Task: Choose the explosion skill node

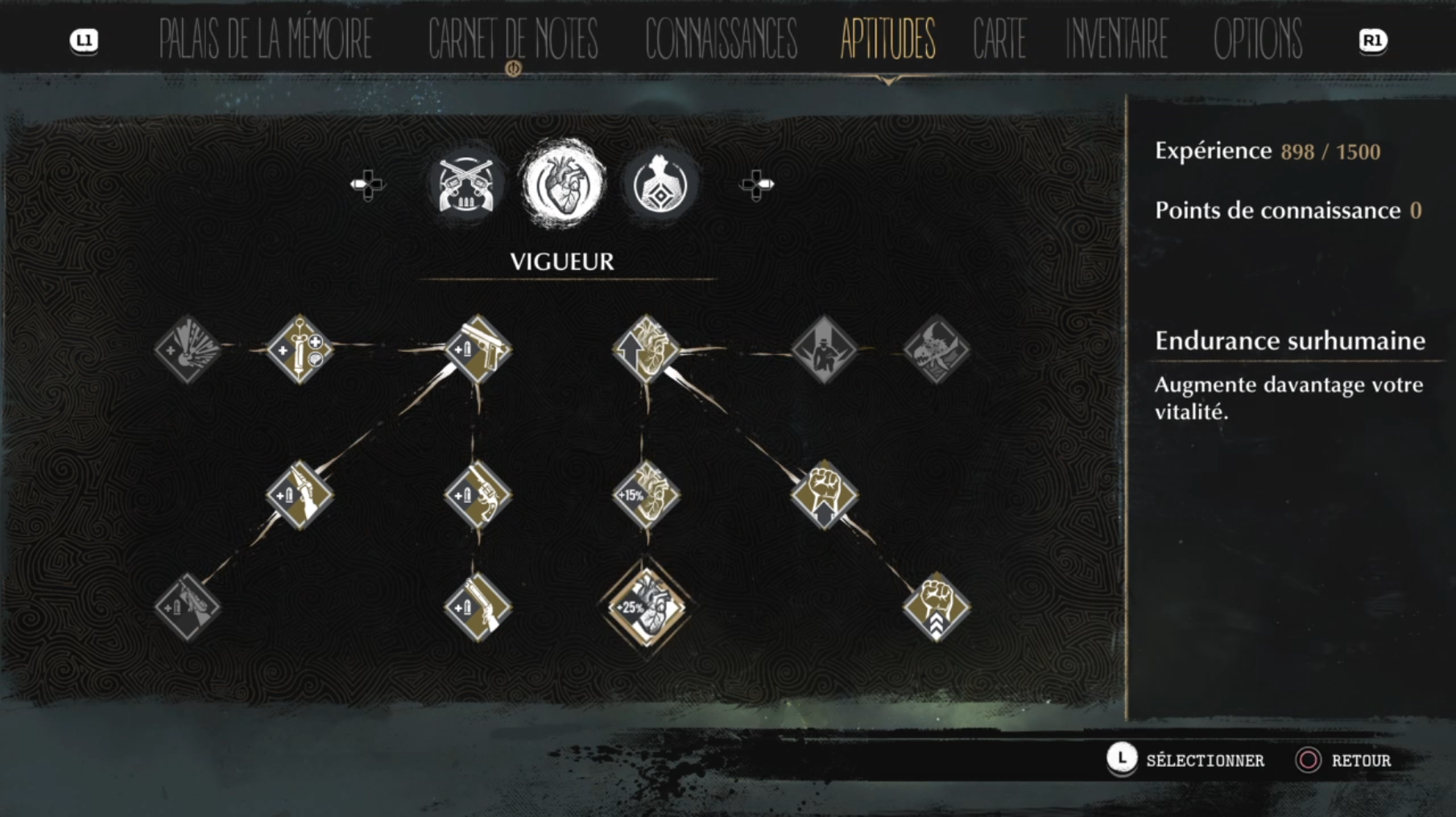Action: pos(188,349)
